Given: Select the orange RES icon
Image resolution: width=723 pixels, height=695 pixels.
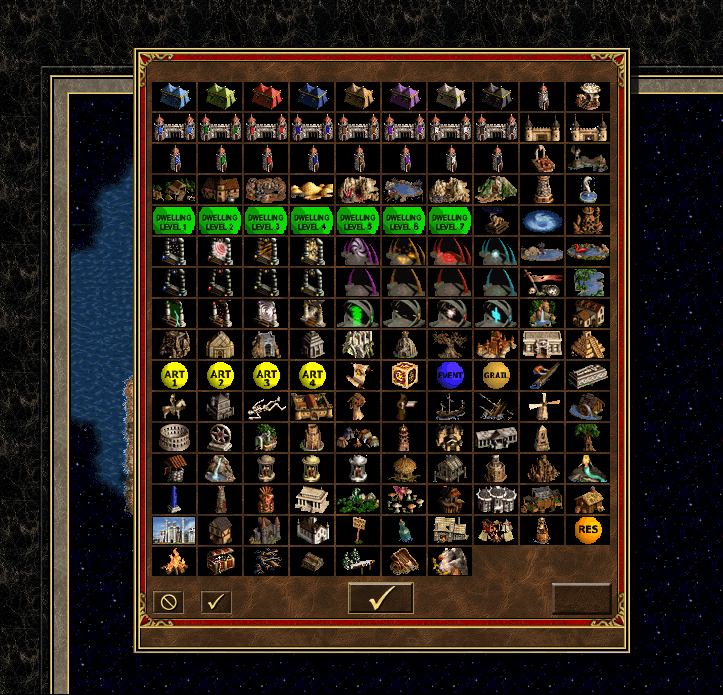Looking at the screenshot, I should click(588, 530).
